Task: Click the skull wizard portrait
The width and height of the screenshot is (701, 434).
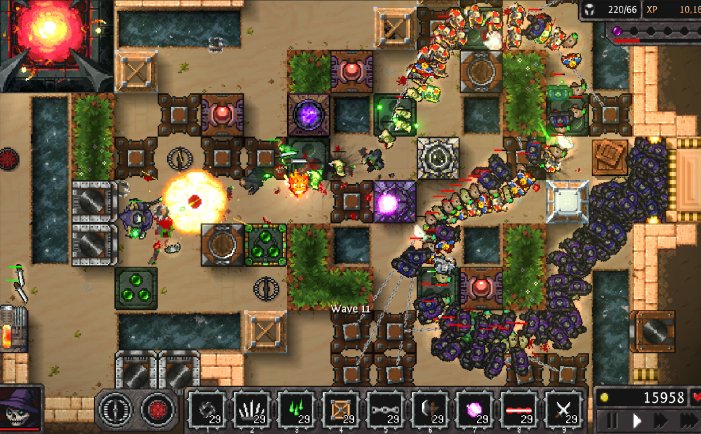Action: coord(20,410)
